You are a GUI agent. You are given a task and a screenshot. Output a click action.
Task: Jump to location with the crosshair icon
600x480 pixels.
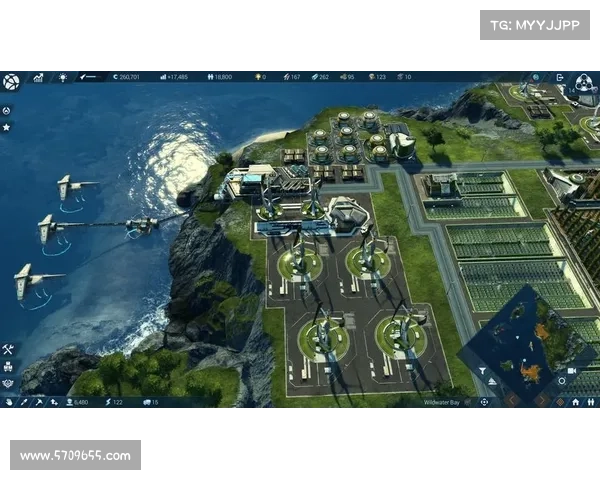(484, 402)
